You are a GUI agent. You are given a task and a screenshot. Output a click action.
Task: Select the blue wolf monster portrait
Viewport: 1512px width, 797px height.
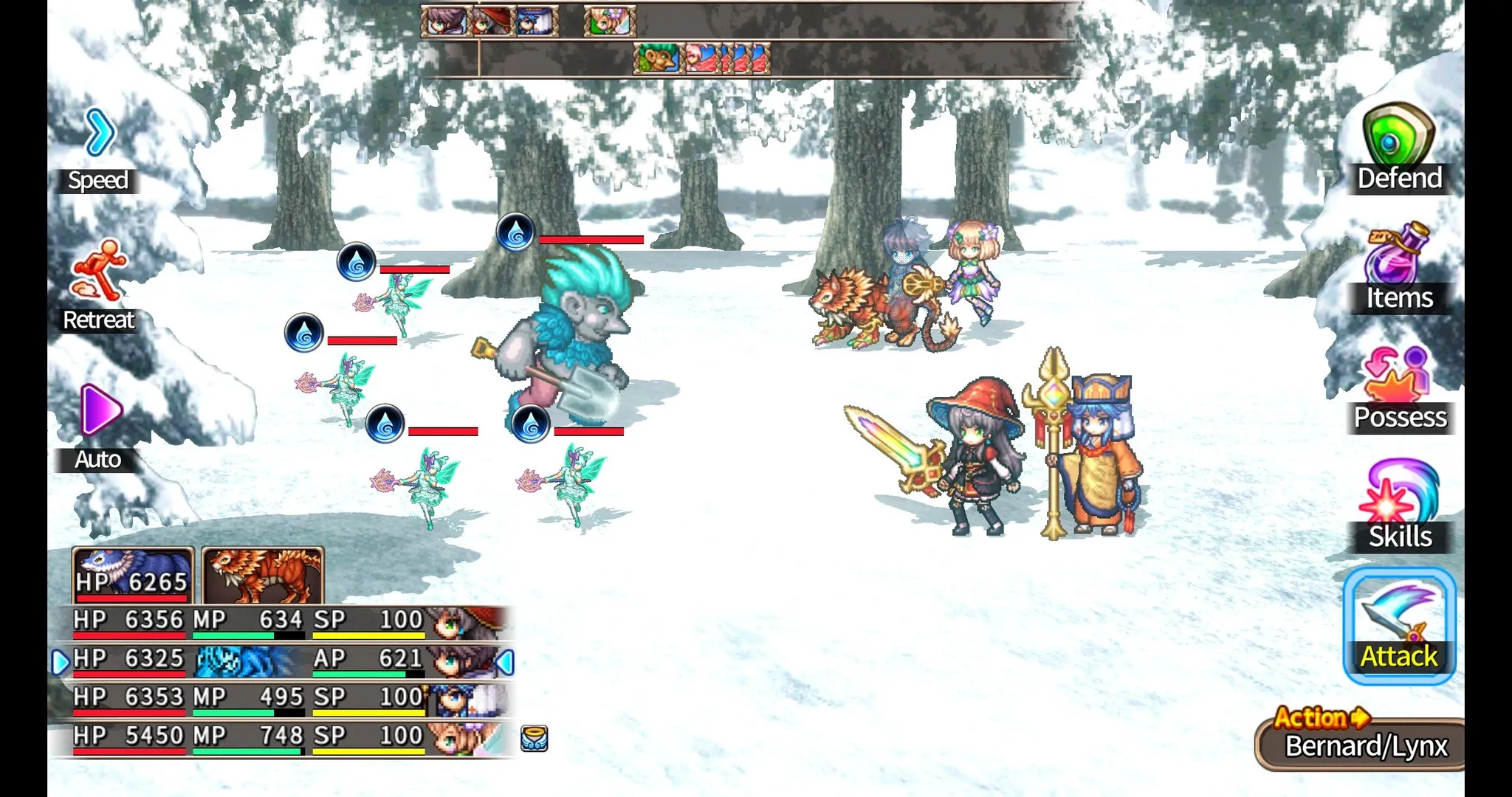click(x=133, y=576)
